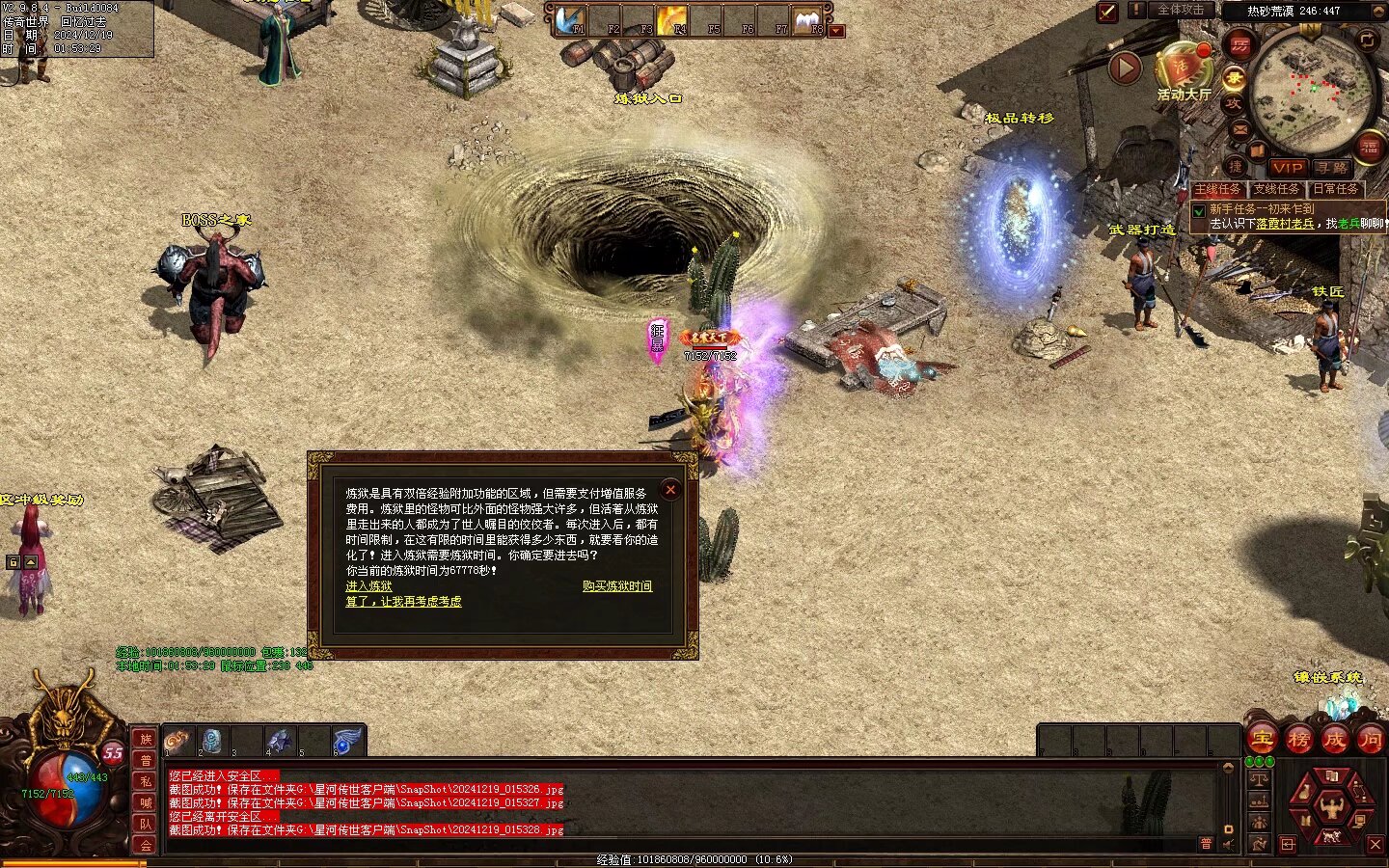The height and width of the screenshot is (868, 1389).
Task: Activate the 寻路 pathfinding button
Action: pyautogui.click(x=1331, y=168)
